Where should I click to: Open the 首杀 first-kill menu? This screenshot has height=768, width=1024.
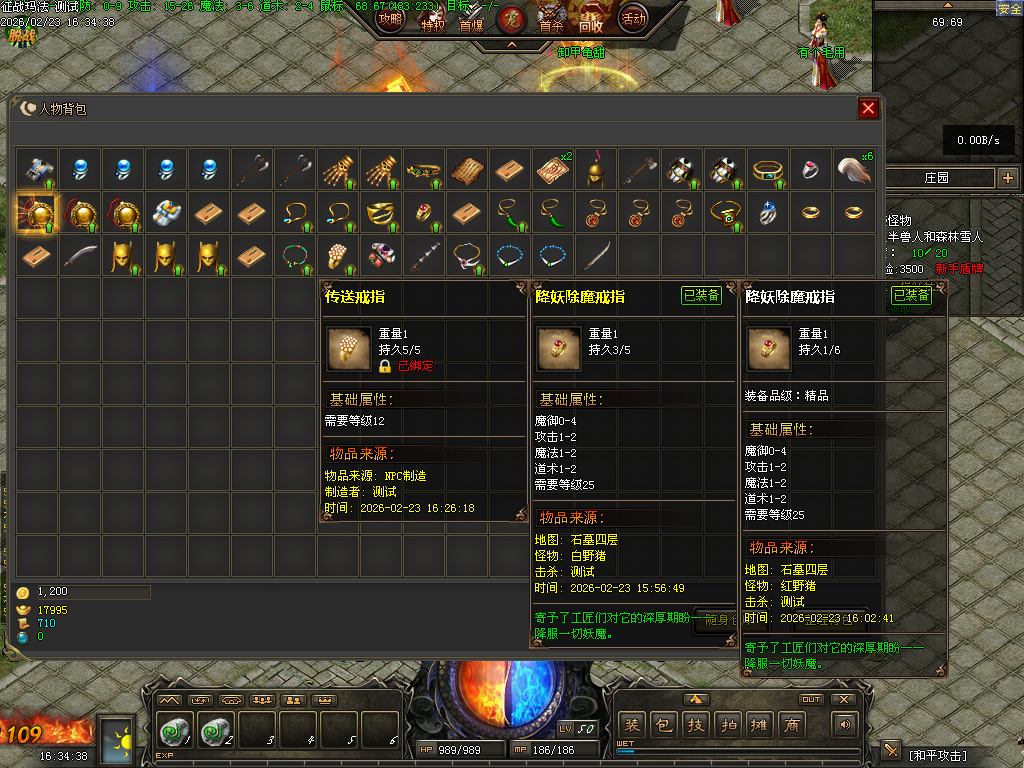coord(551,26)
